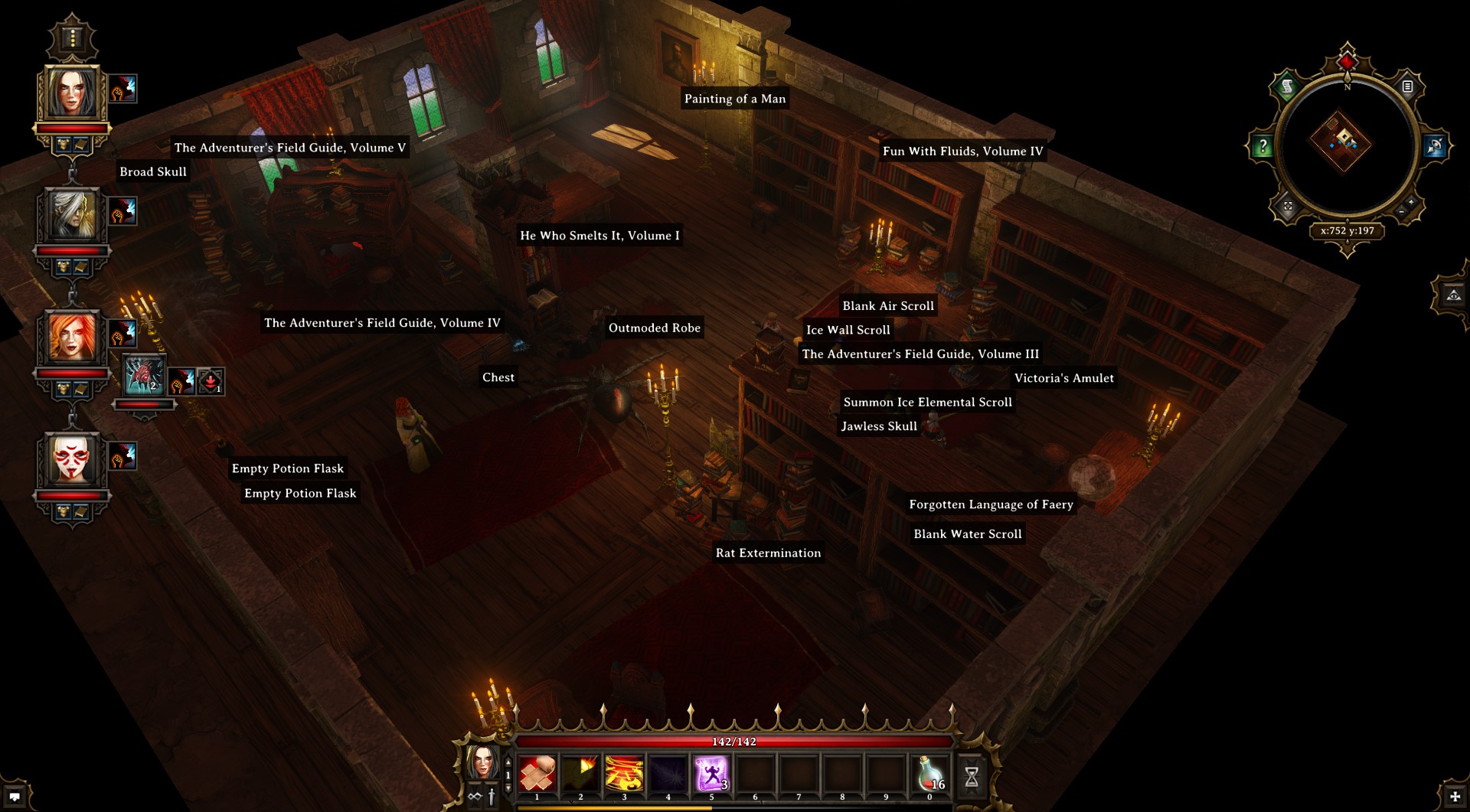The height and width of the screenshot is (812, 1470).
Task: Select the dark-haired woman party portrait
Action: pyautogui.click(x=73, y=93)
